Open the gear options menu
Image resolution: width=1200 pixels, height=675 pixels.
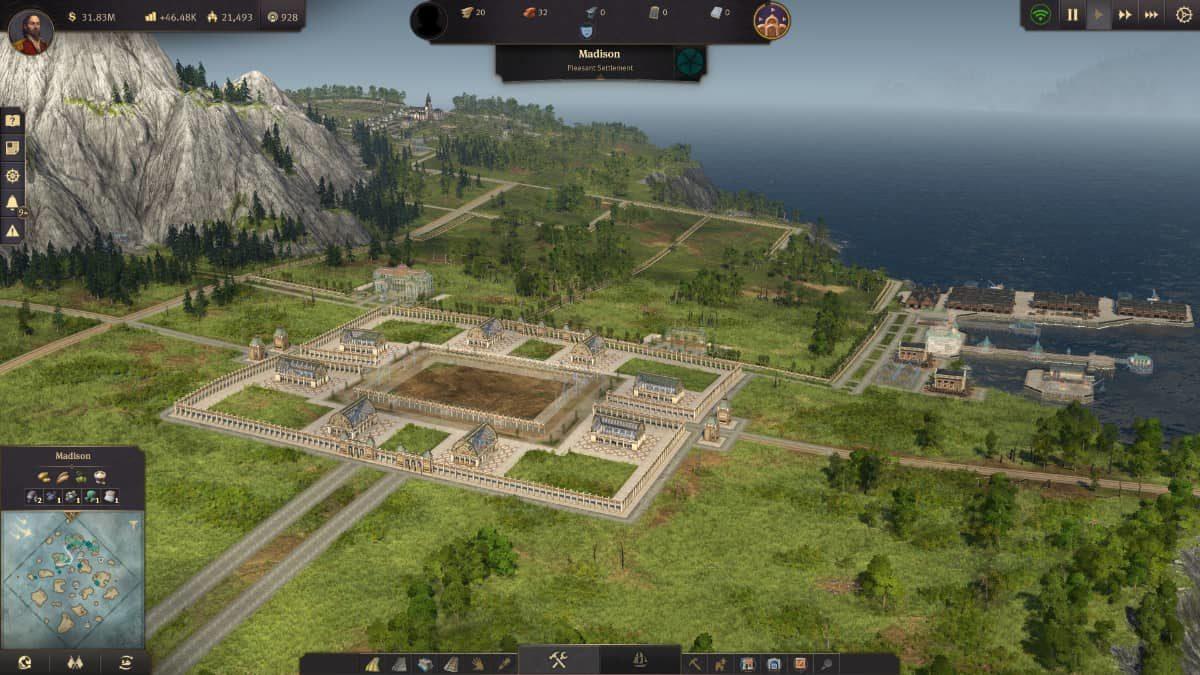(x=1184, y=15)
